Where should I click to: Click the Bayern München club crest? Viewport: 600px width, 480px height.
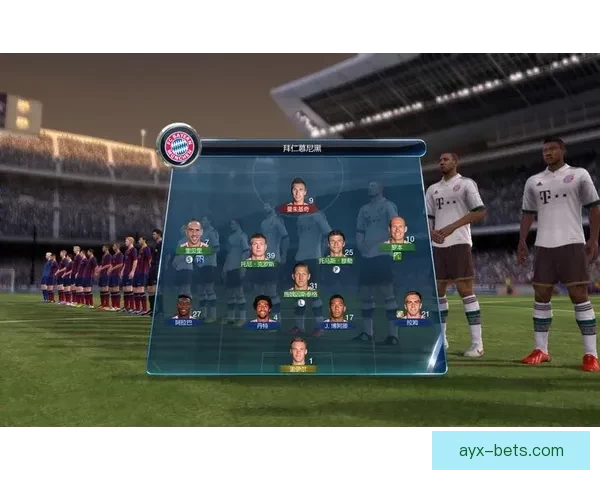pos(179,146)
